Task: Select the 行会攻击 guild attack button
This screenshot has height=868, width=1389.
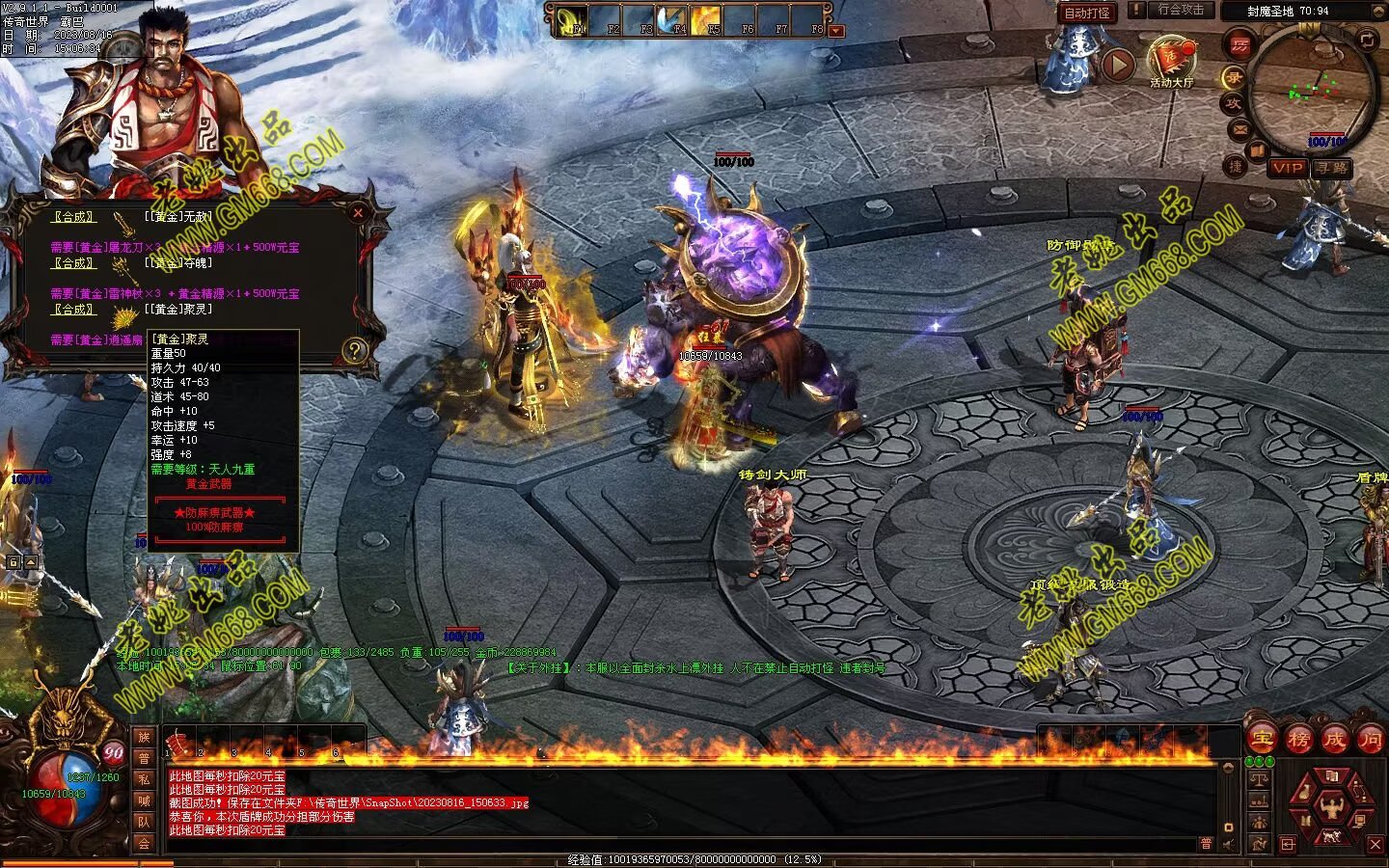Action: point(1181,10)
